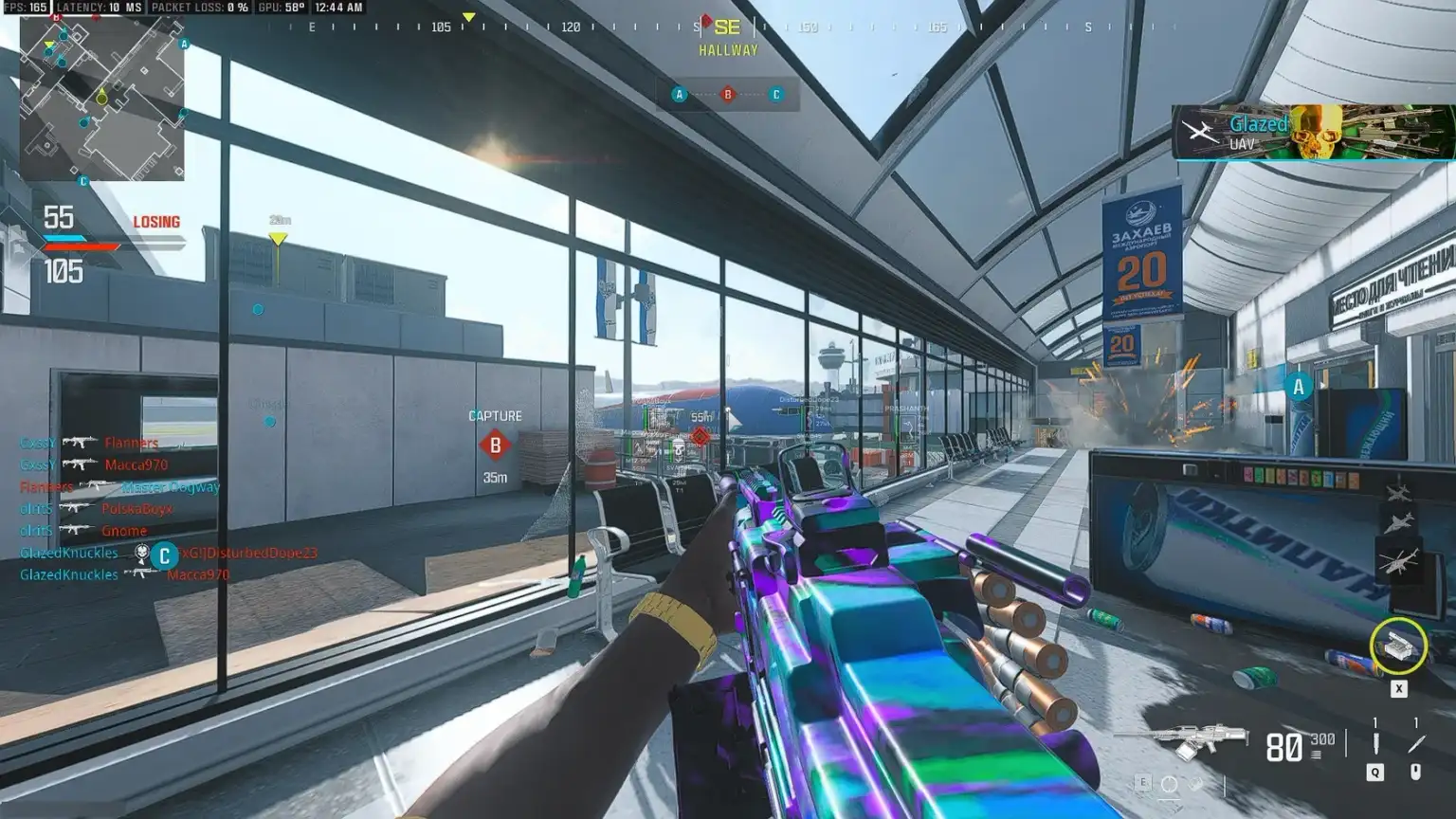Select objective B in the top flag tracker
Screen dimensions: 1456x819
pos(728,95)
